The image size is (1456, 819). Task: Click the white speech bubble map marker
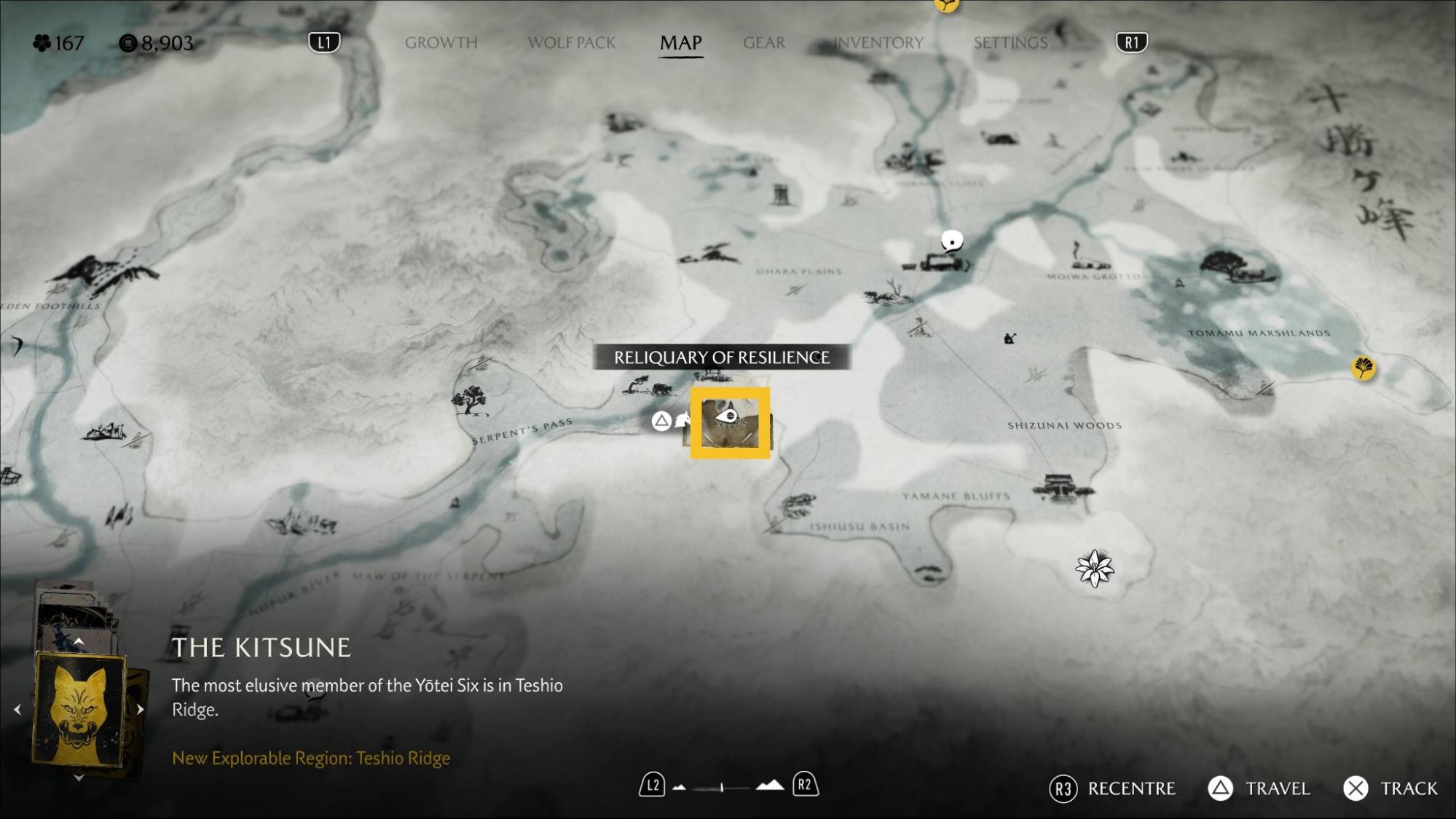click(x=951, y=240)
